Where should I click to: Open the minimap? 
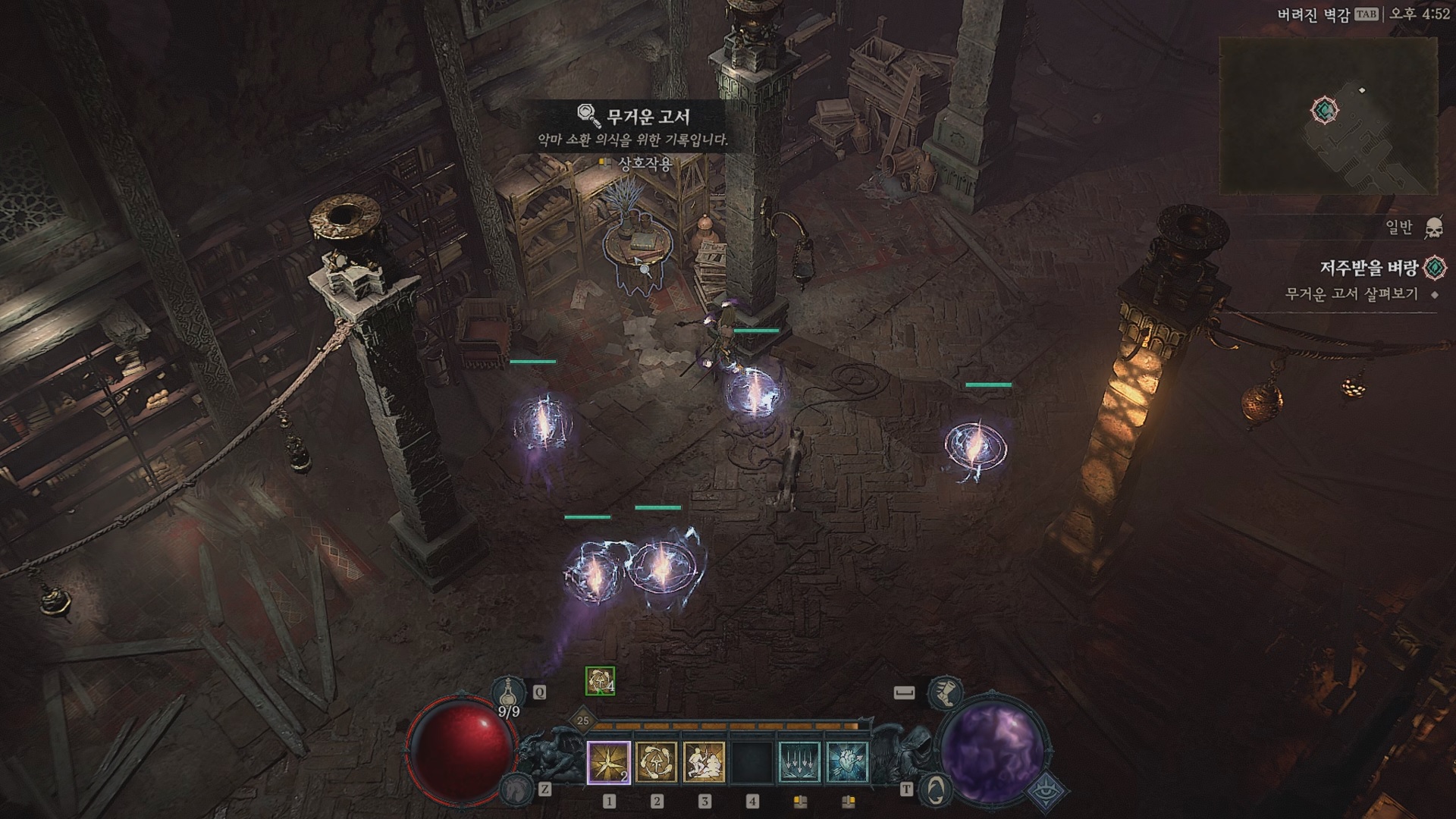(1328, 115)
